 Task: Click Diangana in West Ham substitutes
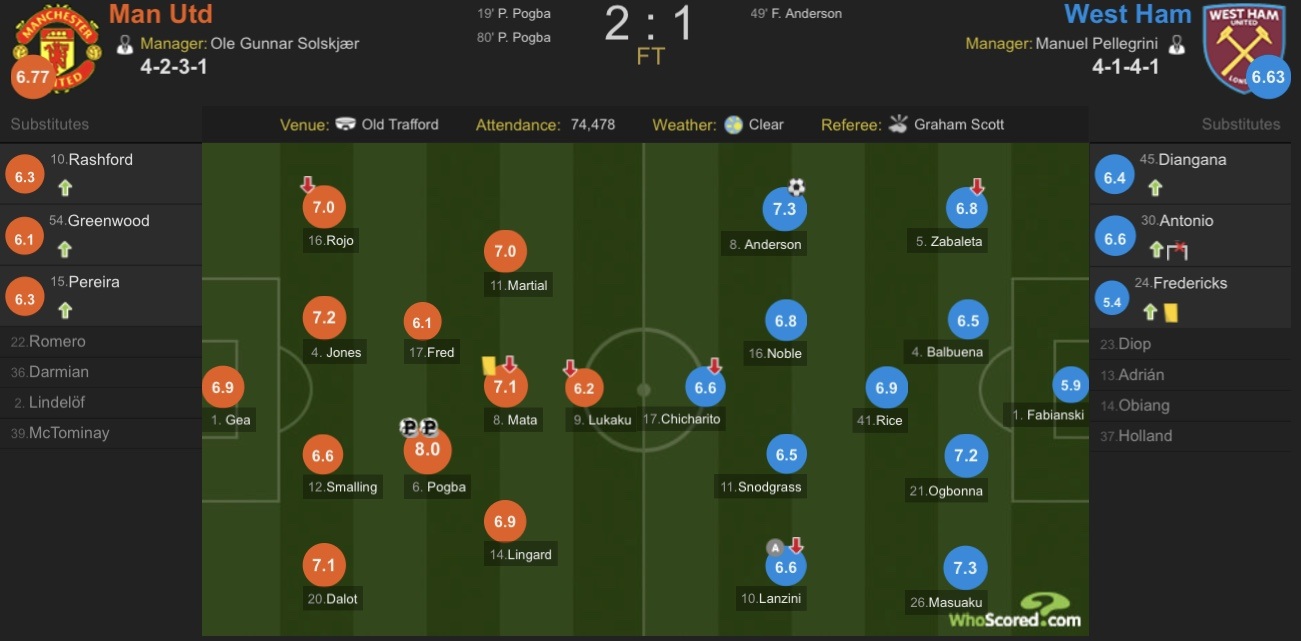1192,160
